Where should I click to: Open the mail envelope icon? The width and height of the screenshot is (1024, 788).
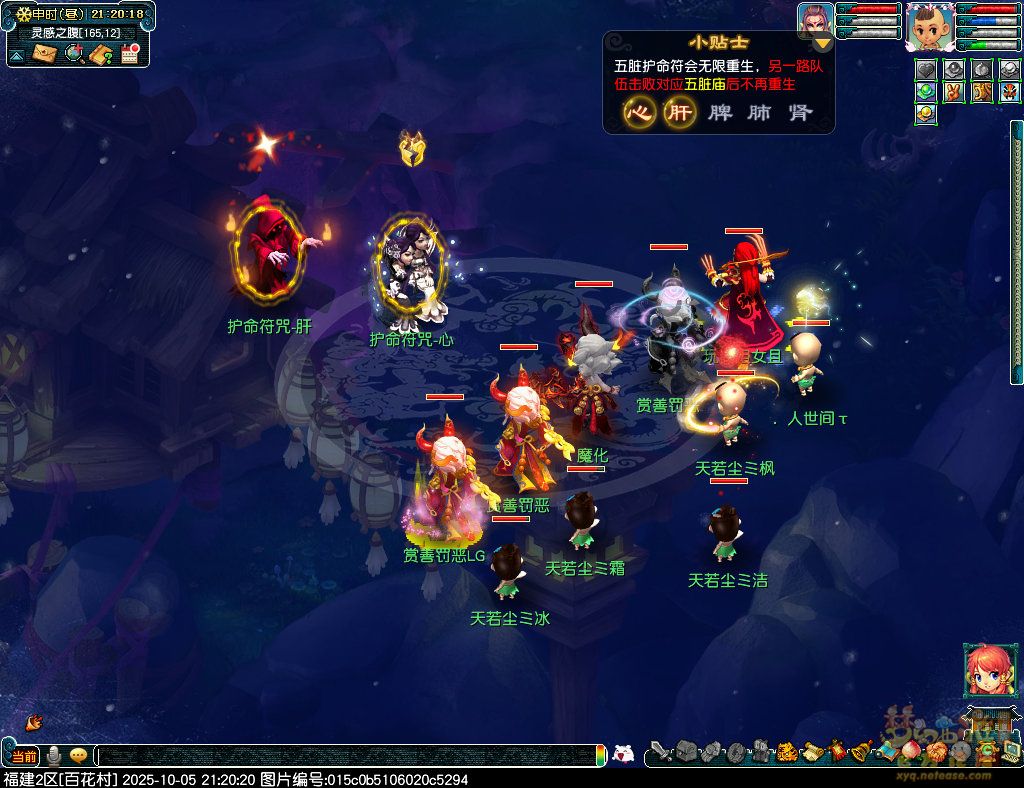tap(45, 54)
